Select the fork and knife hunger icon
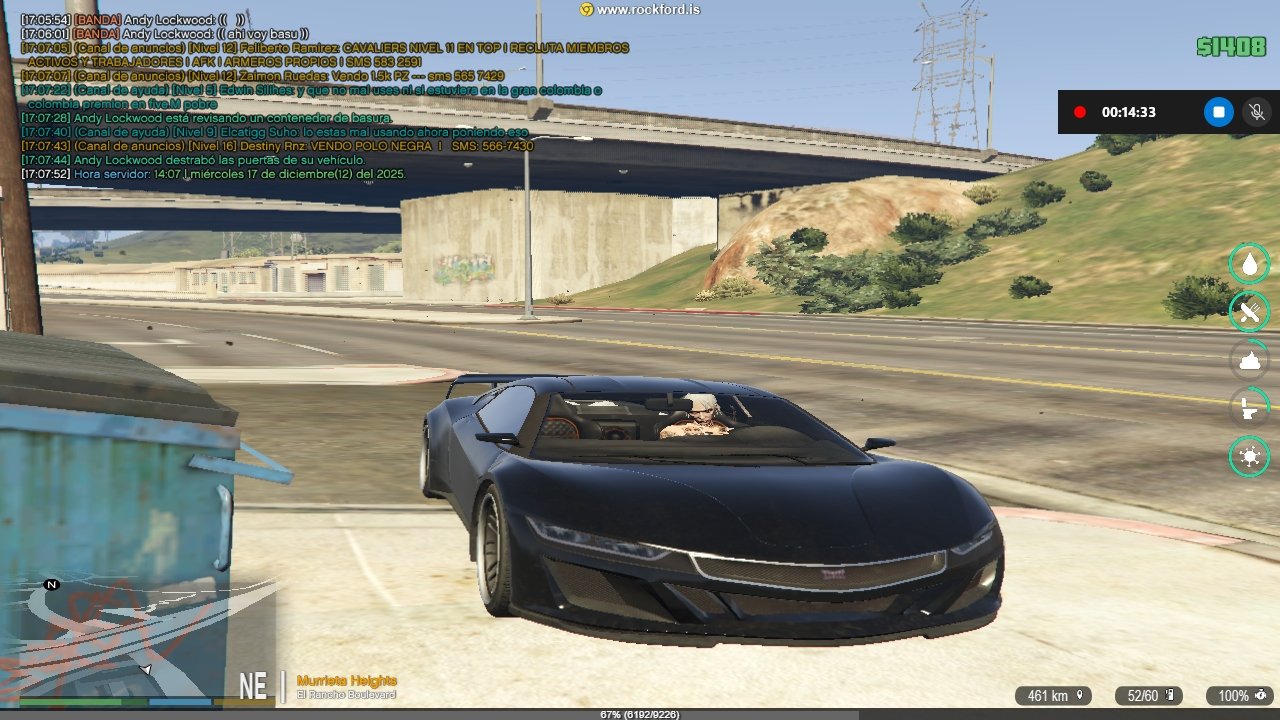 (x=1249, y=312)
